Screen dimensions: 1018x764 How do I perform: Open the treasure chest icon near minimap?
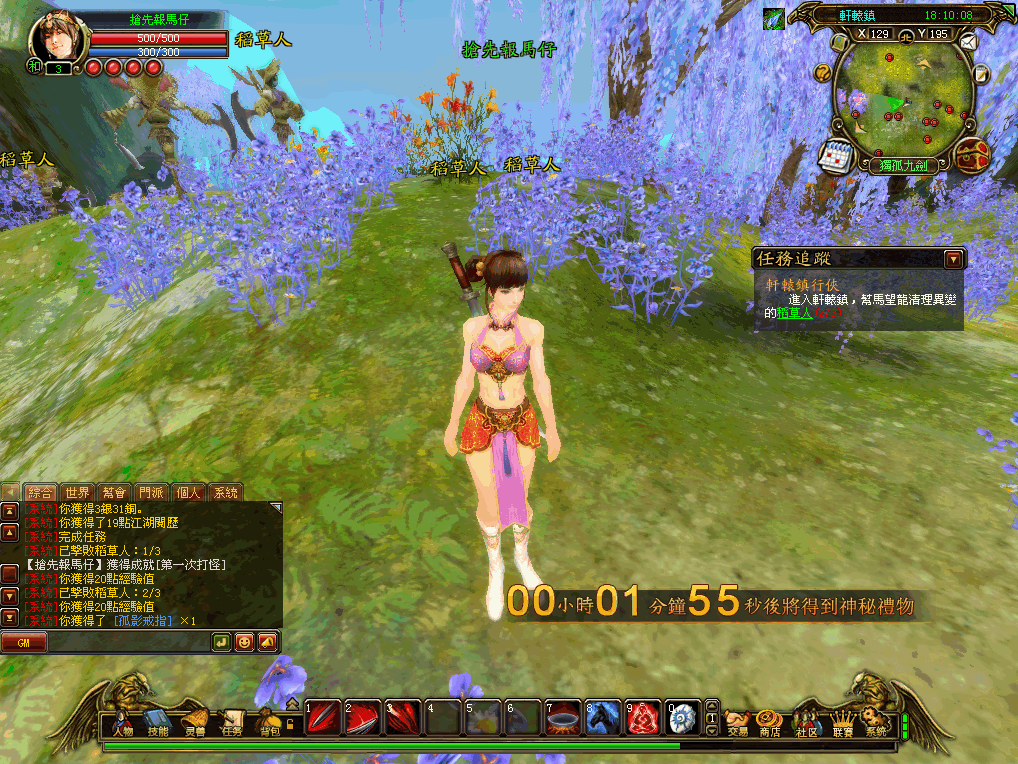tap(972, 153)
